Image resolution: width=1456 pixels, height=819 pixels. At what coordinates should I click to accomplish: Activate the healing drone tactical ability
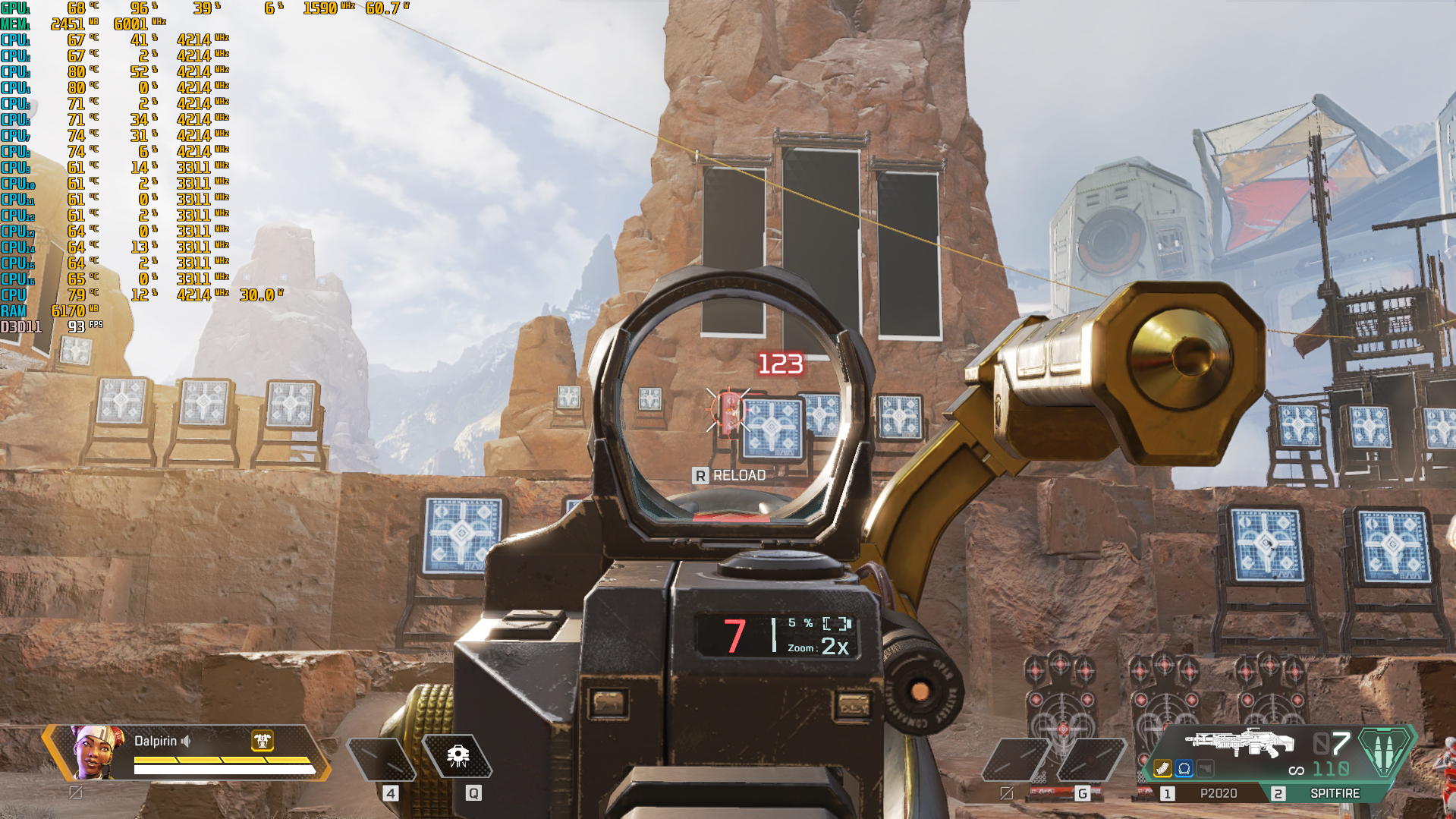[458, 756]
